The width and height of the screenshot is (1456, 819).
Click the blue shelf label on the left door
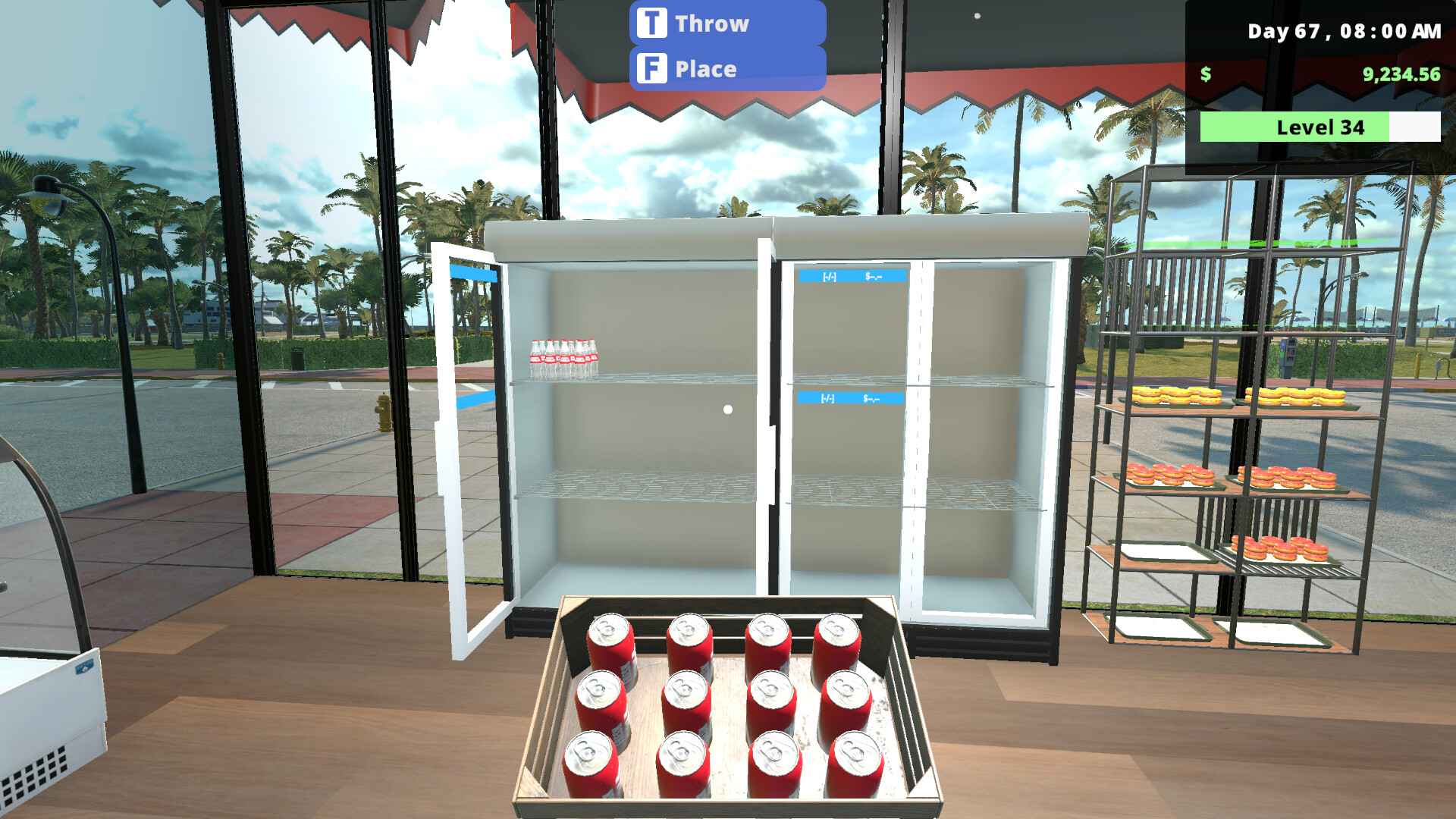point(473,273)
